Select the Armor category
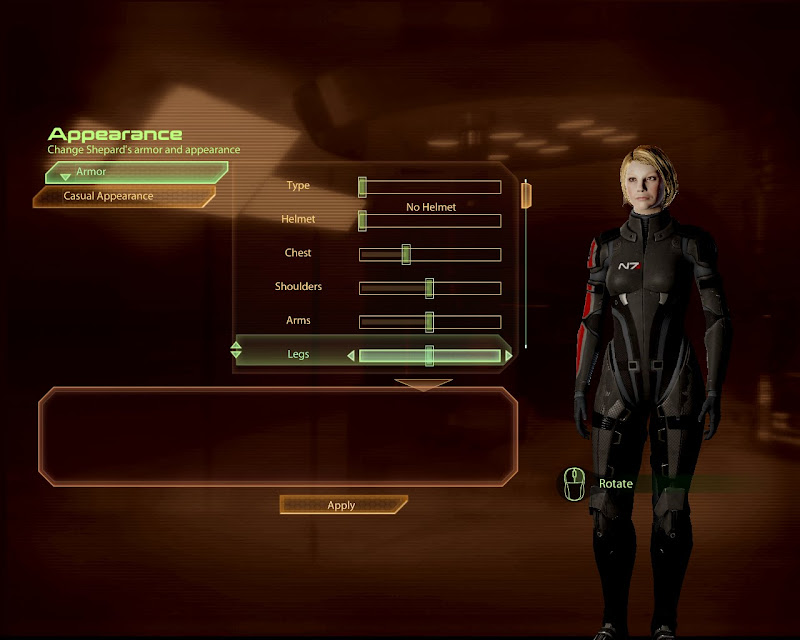Image resolution: width=800 pixels, height=640 pixels. (x=136, y=172)
